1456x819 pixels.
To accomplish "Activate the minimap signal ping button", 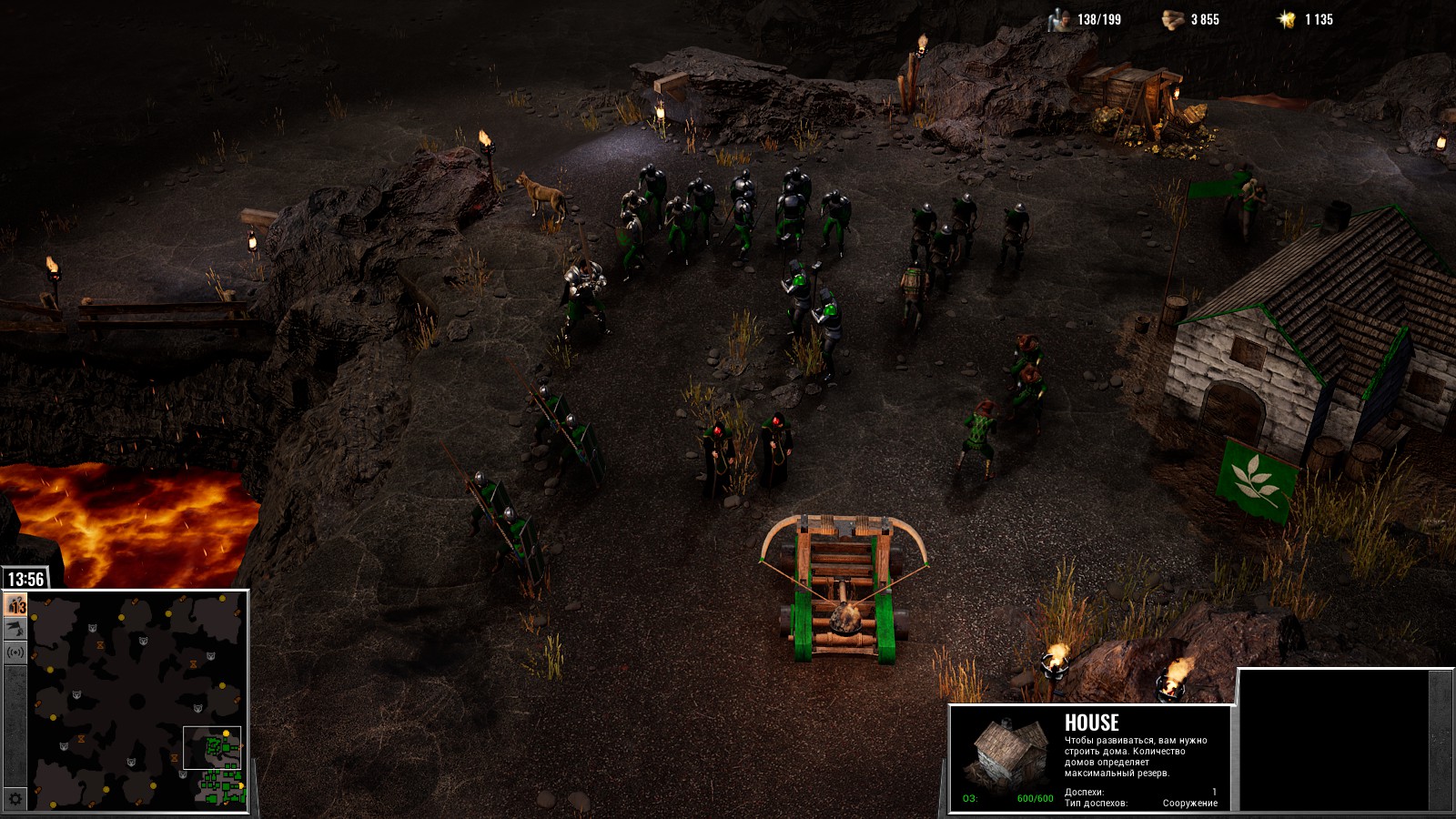I will (15, 652).
